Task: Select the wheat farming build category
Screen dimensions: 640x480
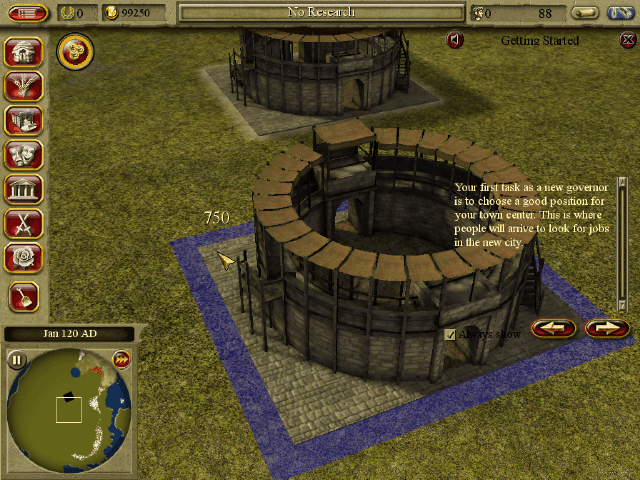Action: pos(22,86)
